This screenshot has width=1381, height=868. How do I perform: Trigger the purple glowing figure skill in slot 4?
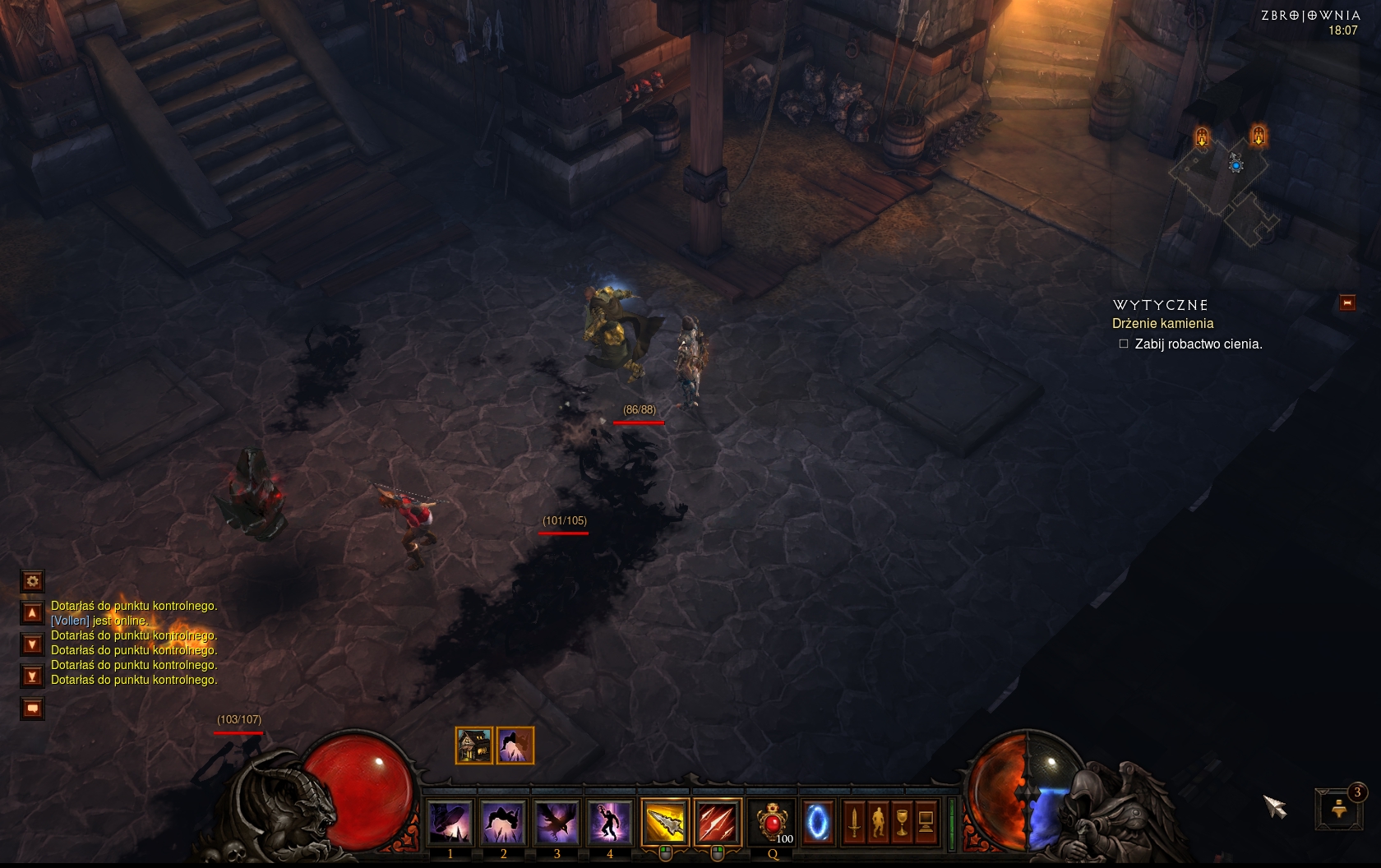(x=609, y=821)
